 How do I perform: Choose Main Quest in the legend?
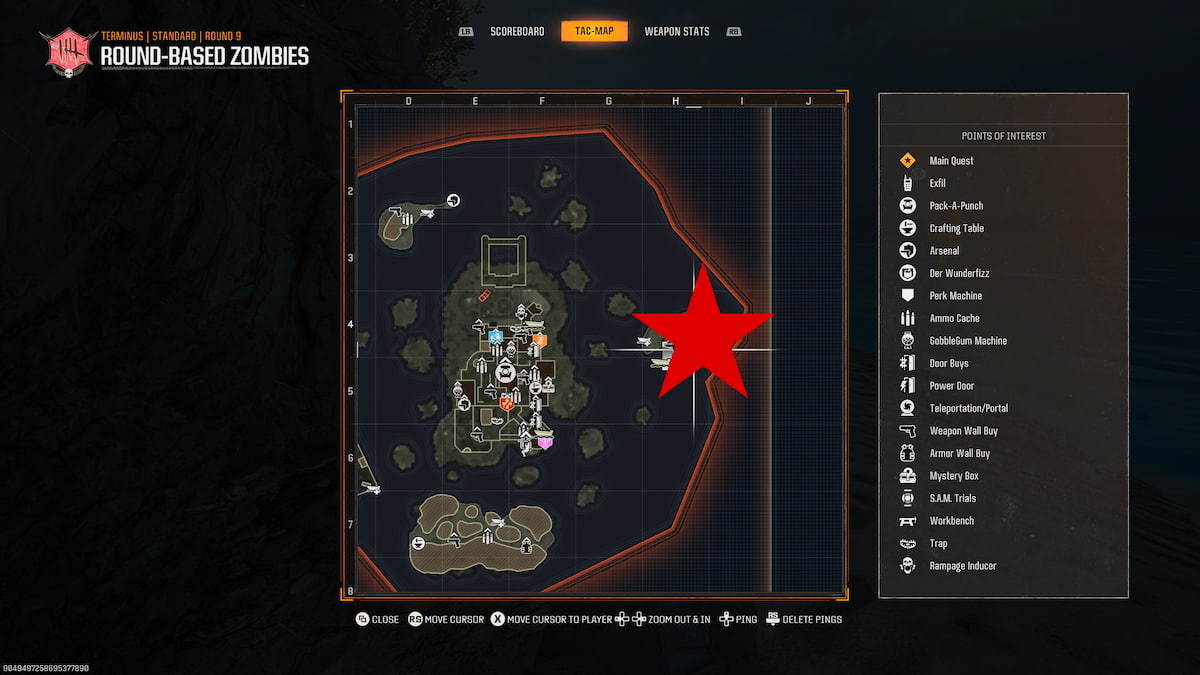point(950,161)
